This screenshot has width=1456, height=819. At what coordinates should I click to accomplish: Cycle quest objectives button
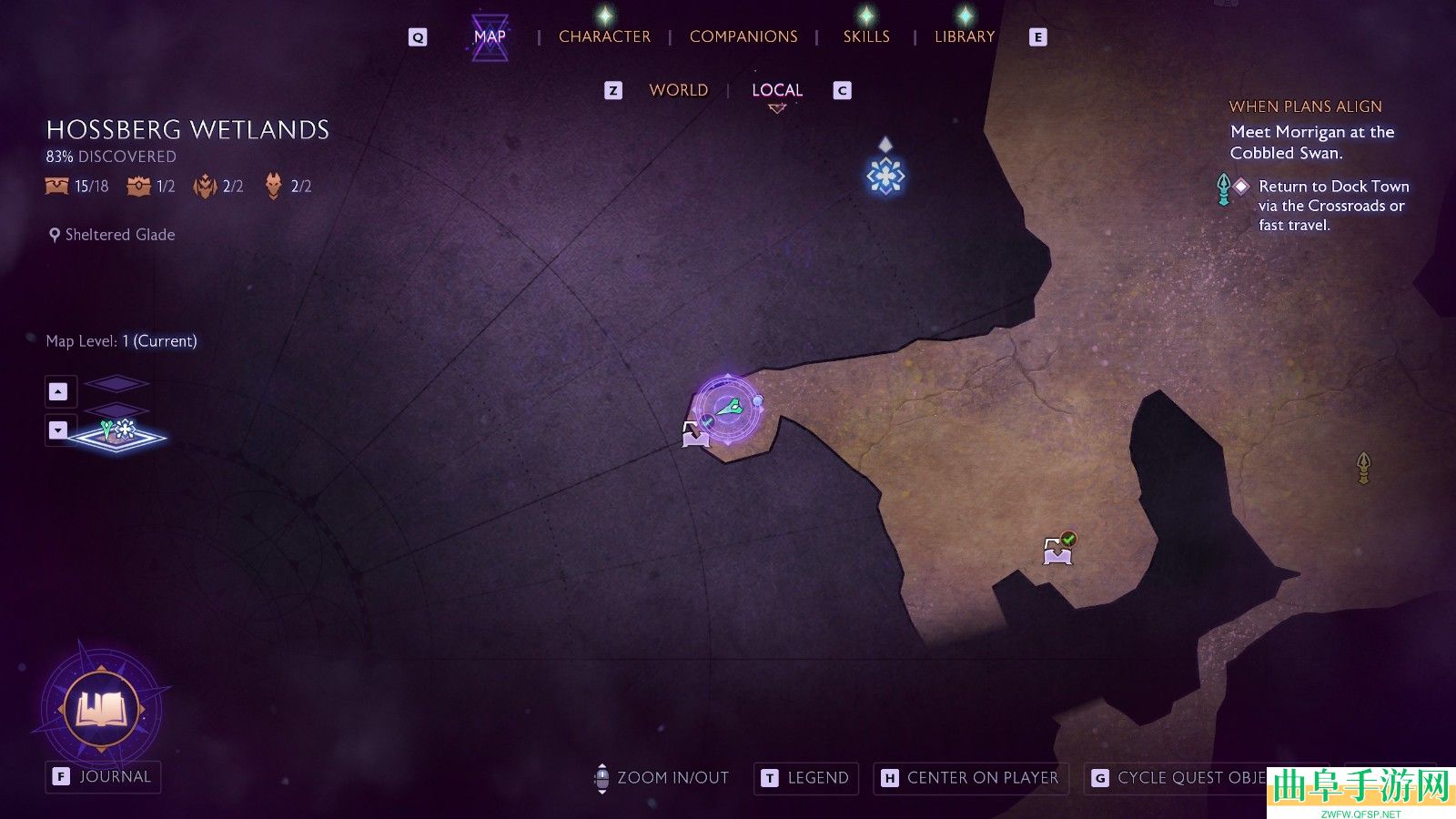1179,778
